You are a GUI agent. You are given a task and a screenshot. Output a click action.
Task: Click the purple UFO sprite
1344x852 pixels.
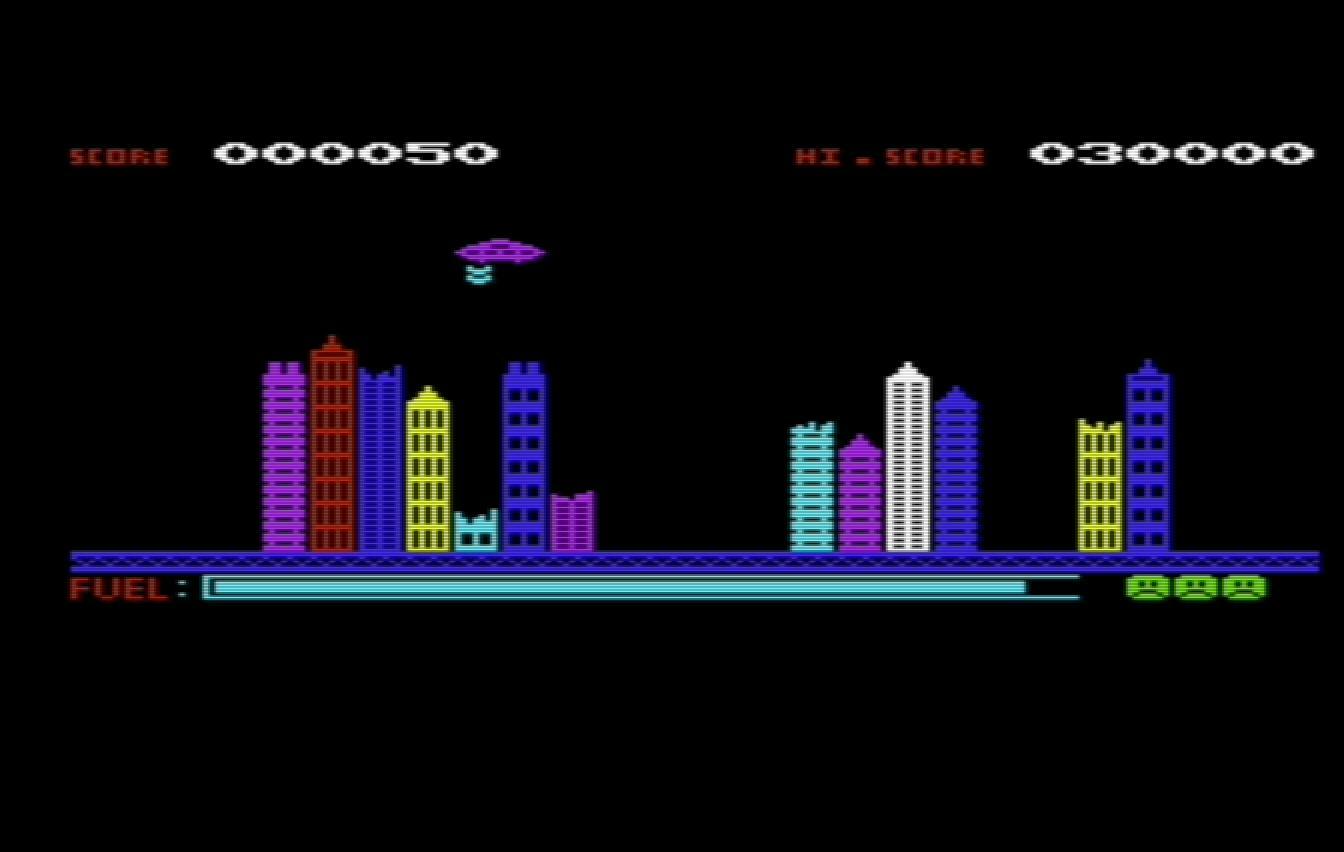point(500,252)
